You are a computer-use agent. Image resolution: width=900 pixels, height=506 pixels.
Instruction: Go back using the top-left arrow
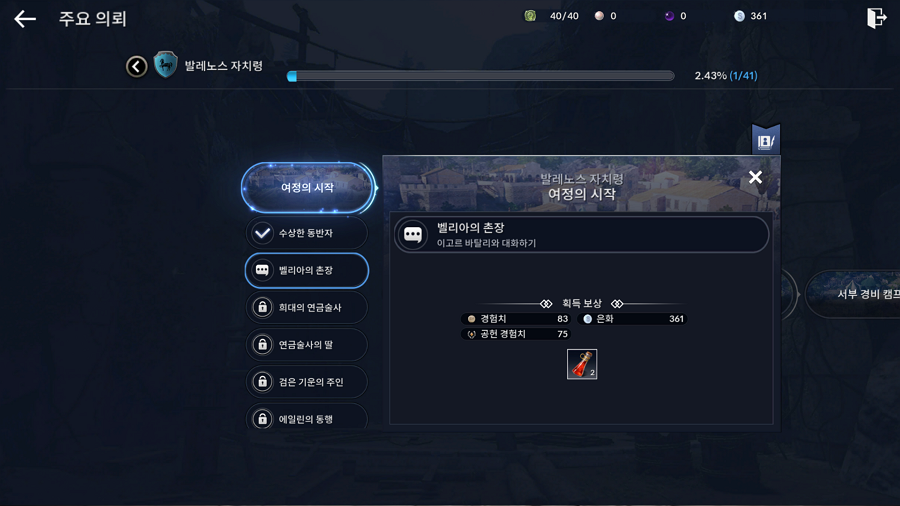[x=25, y=19]
